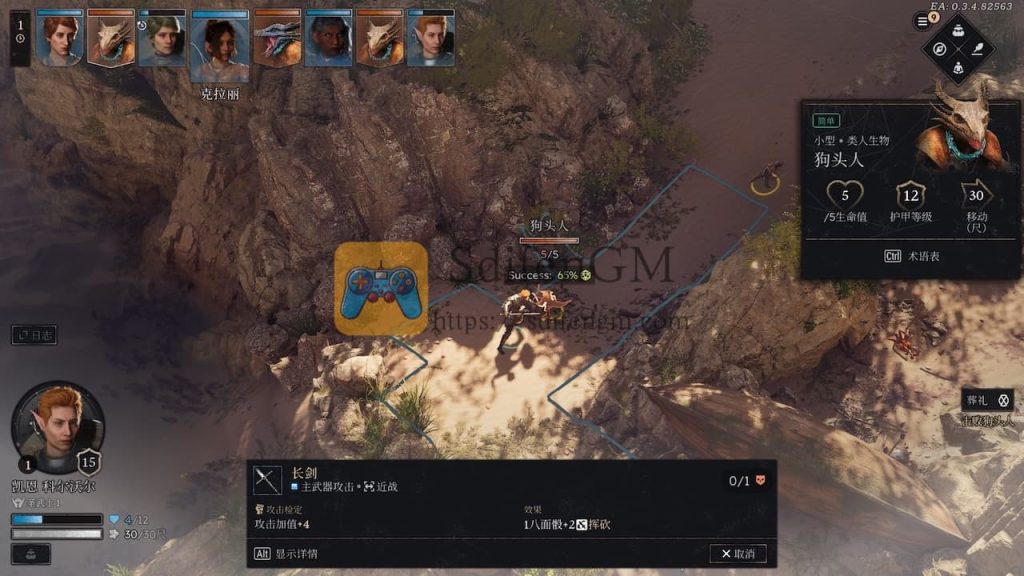Screen dimensions: 1024x576
Task: Select the feather quill icon in the diamond menu
Action: point(978,48)
